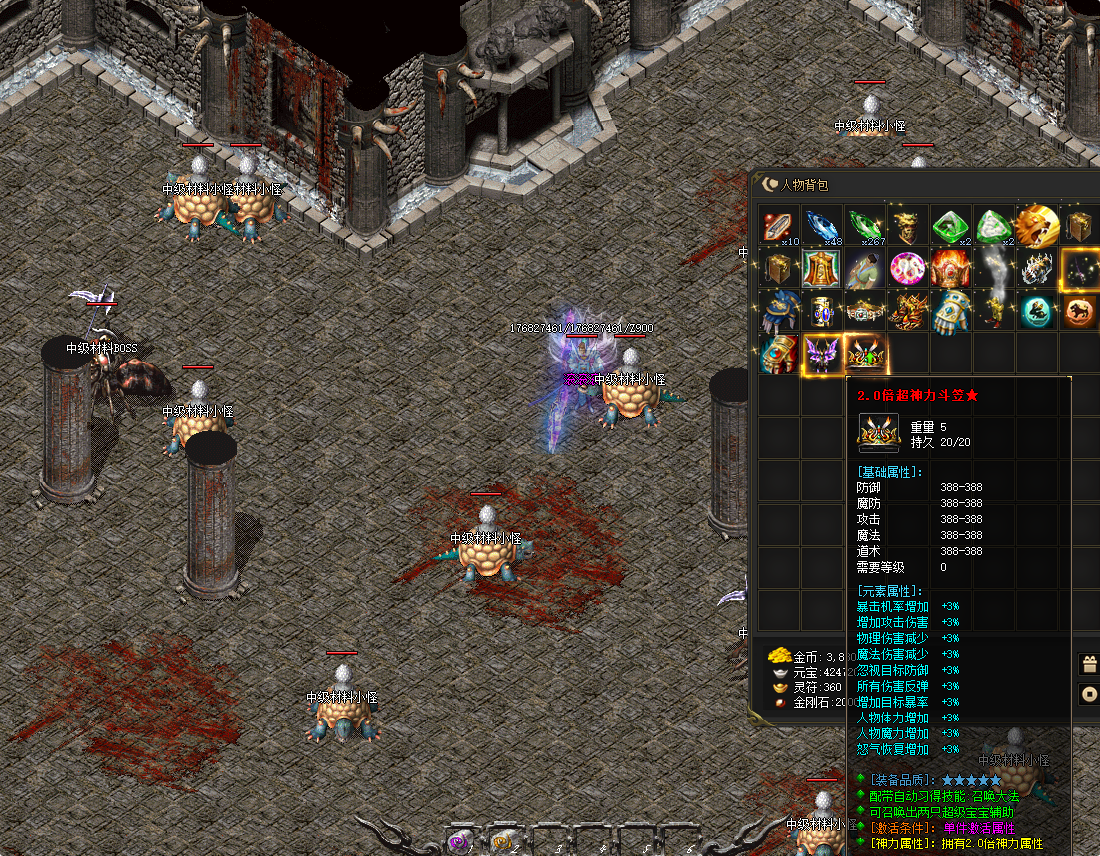Select the red gem stack of 10
The width and height of the screenshot is (1100, 856).
pos(779,227)
